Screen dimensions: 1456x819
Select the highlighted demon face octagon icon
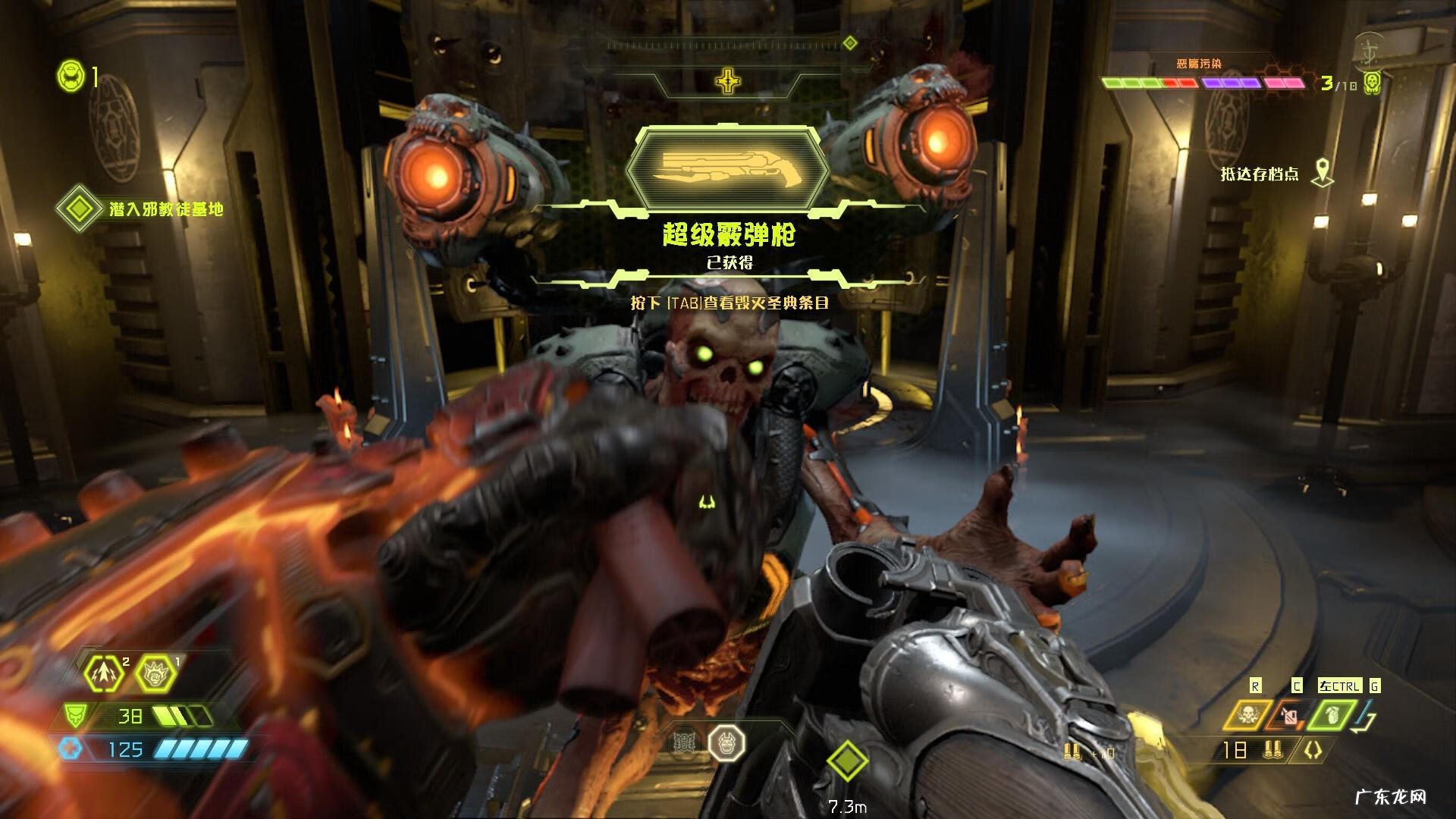(x=726, y=743)
